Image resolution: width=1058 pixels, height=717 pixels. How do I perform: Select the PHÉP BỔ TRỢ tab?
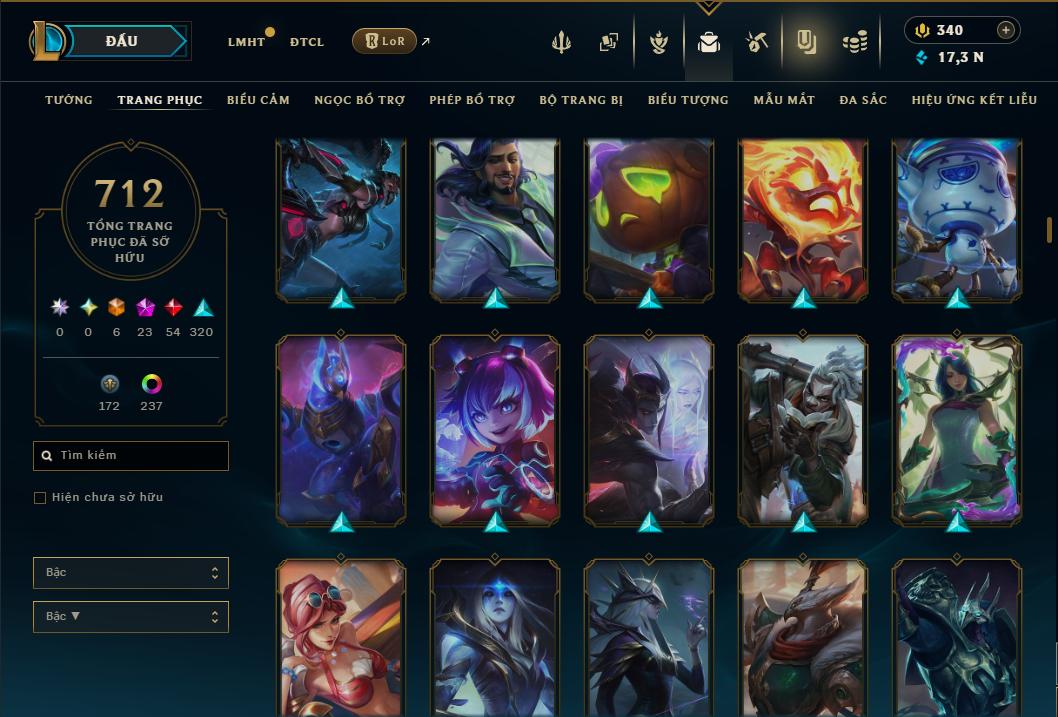pos(472,100)
